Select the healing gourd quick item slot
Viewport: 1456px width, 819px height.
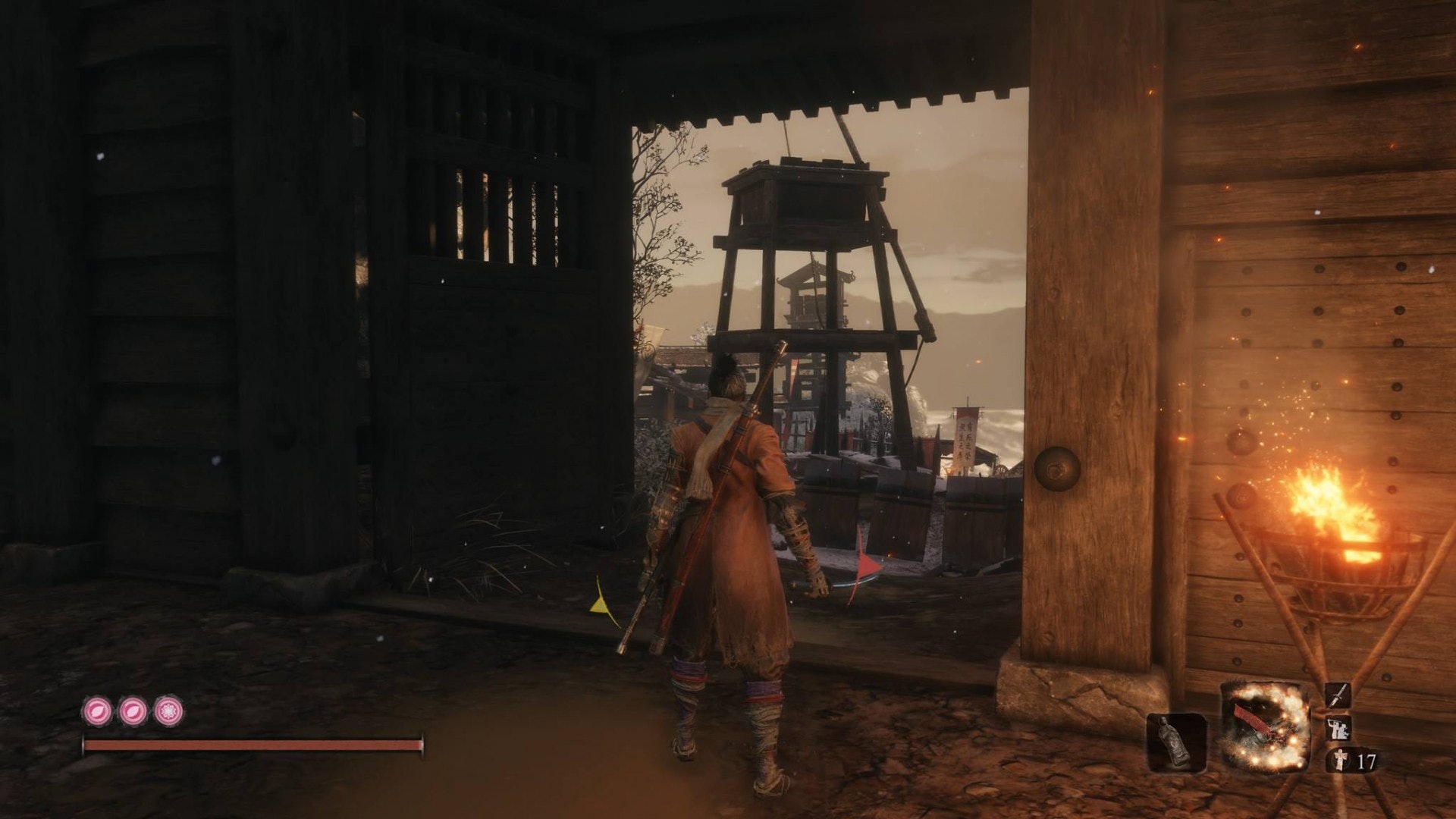point(1176,742)
